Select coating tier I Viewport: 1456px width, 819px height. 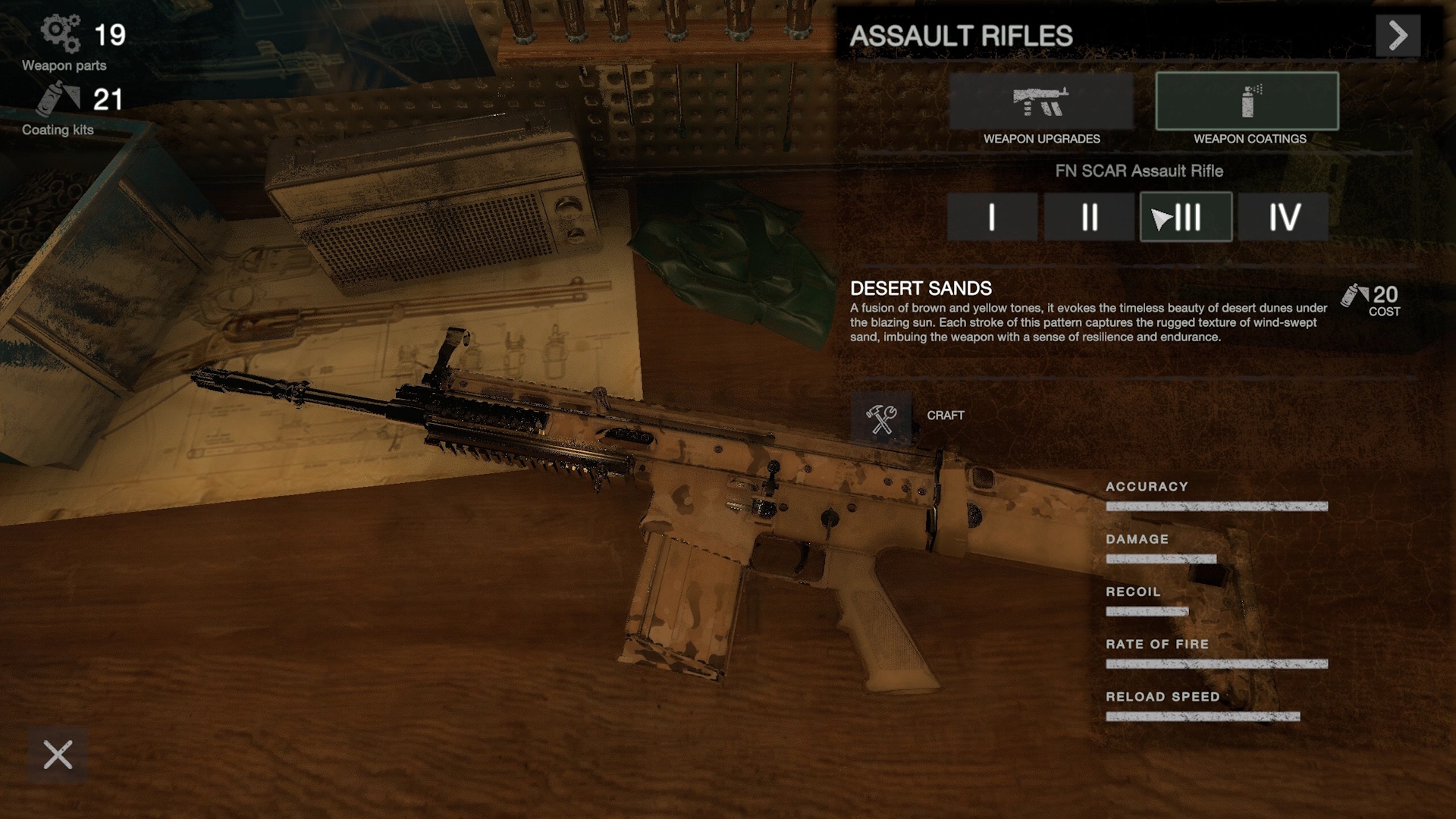(x=992, y=217)
